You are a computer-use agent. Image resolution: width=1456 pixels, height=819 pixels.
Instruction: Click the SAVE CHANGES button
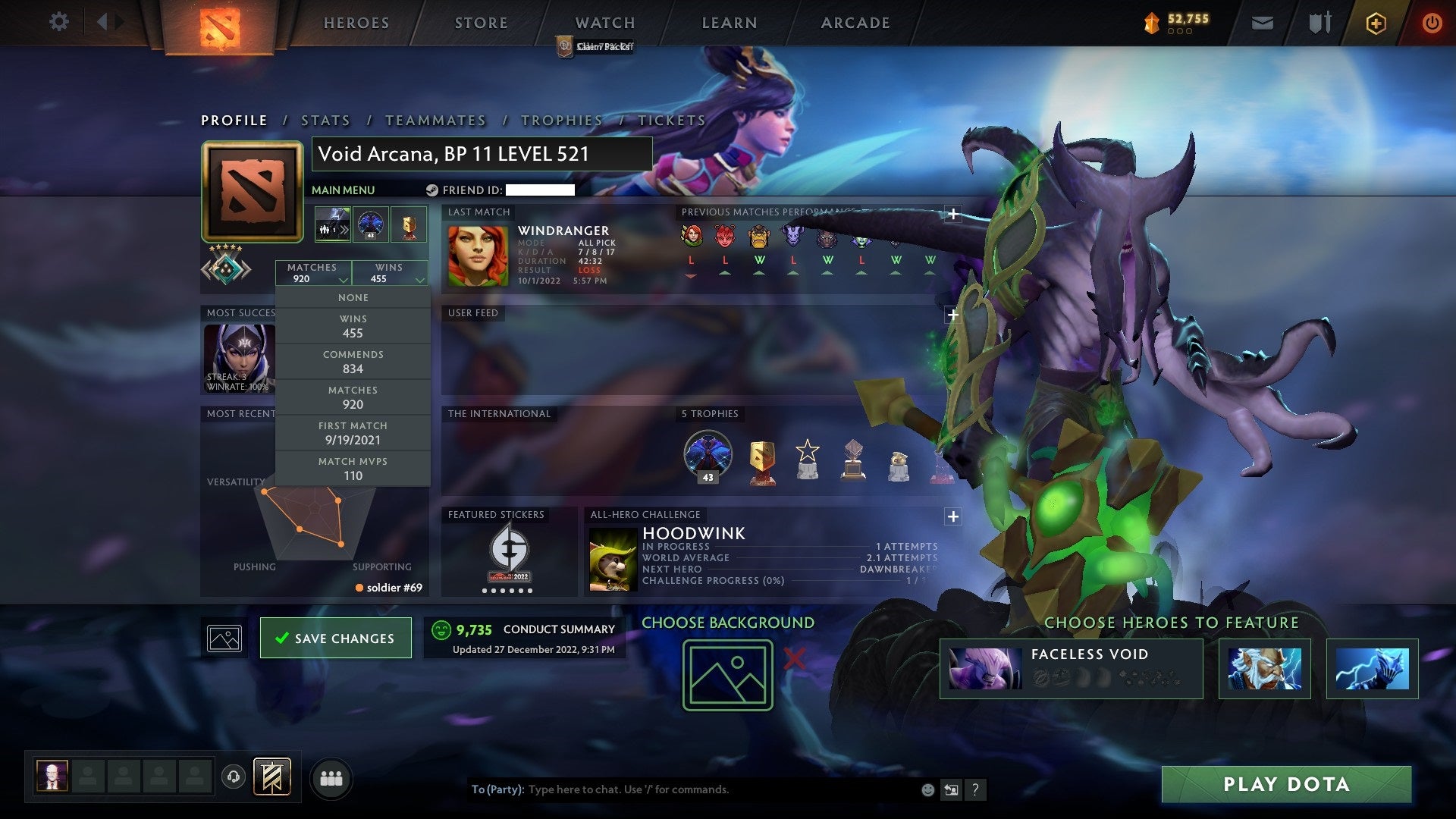(x=336, y=638)
